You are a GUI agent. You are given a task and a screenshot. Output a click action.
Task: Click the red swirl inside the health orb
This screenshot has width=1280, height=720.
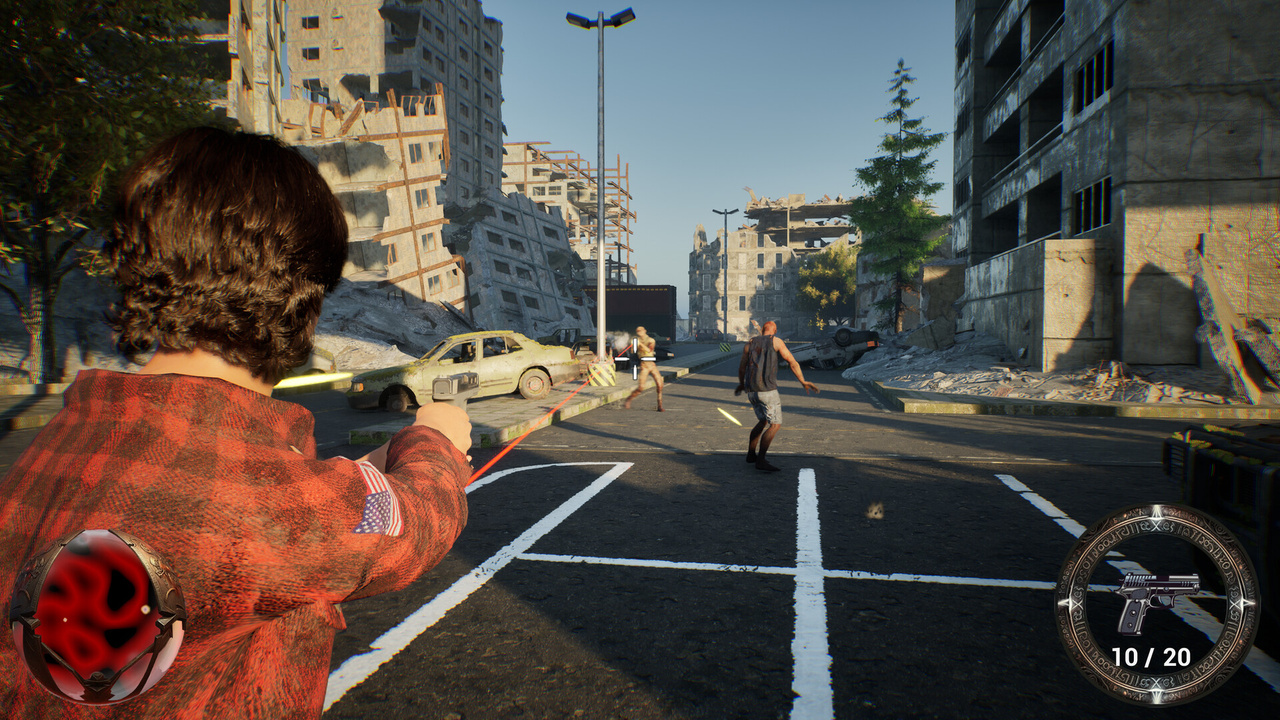click(x=80, y=590)
